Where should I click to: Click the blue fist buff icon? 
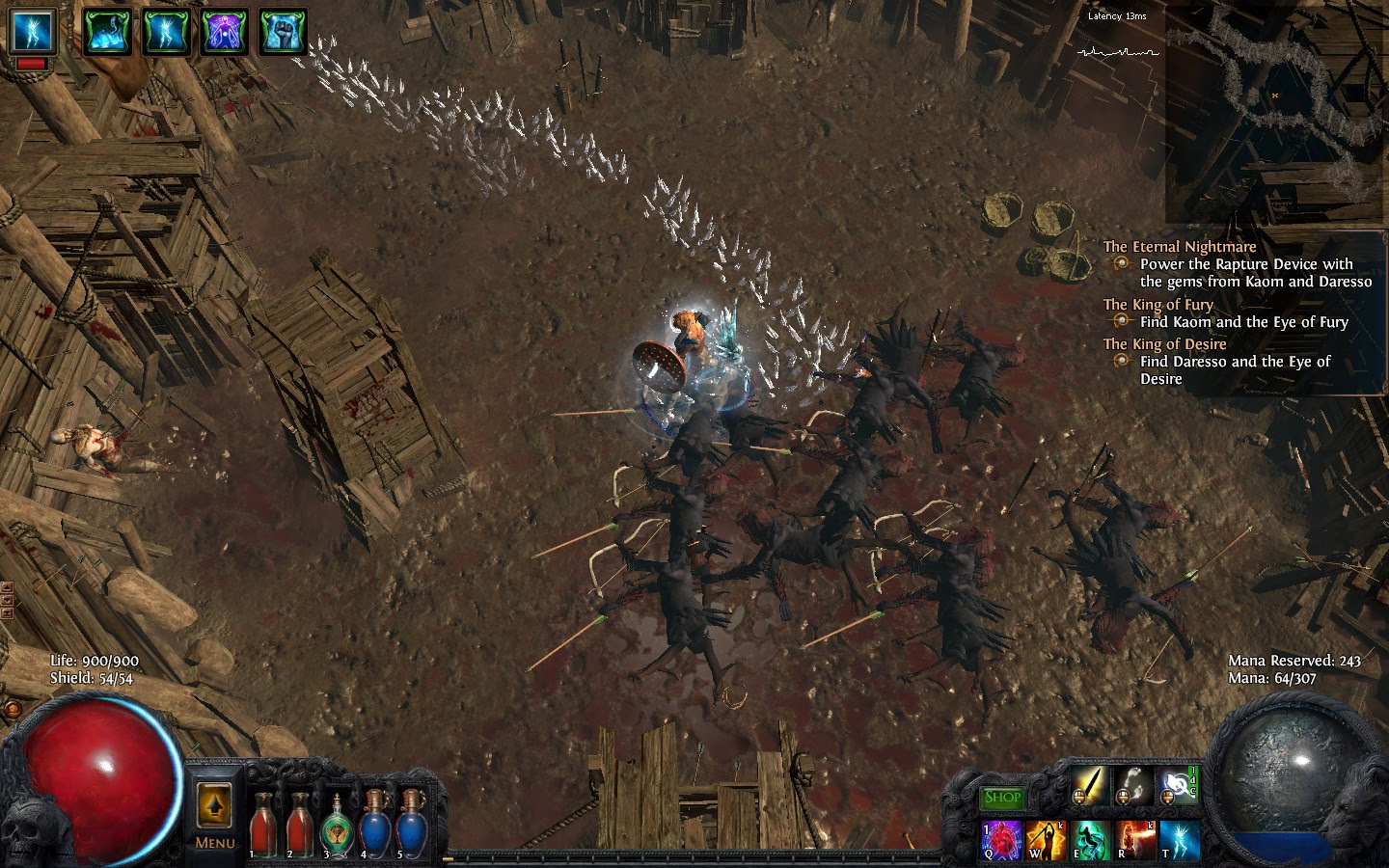(284, 32)
